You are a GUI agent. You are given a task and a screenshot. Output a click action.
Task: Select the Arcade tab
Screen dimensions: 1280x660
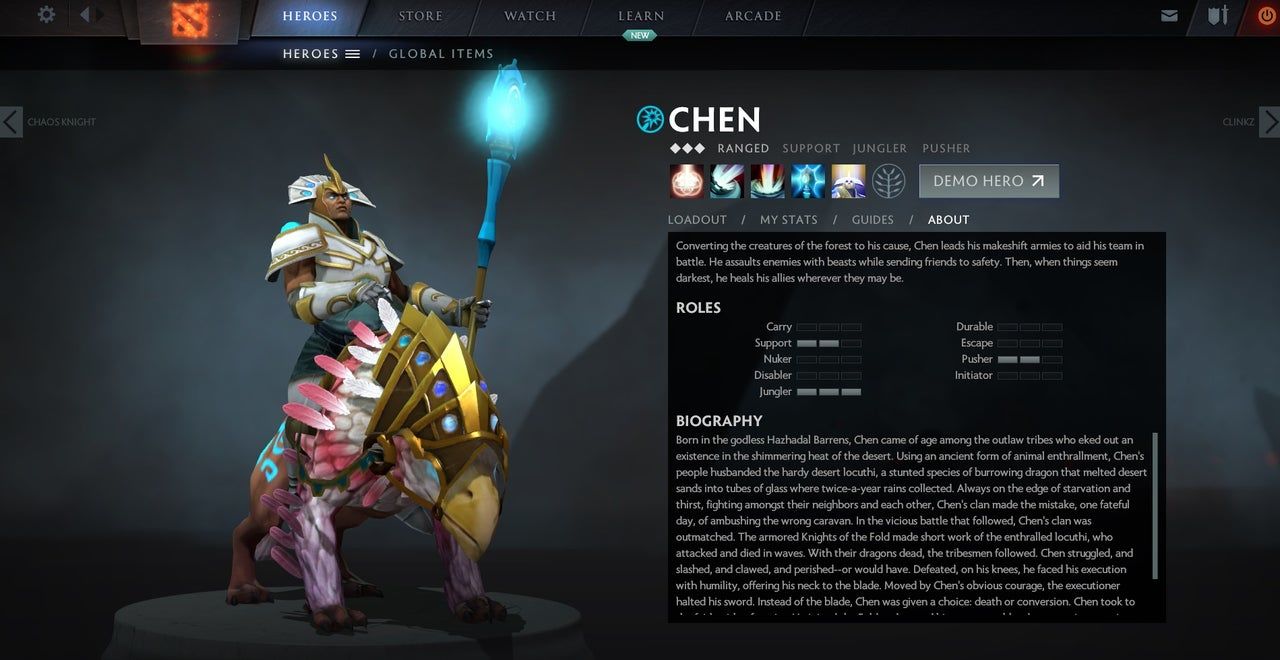(x=753, y=16)
